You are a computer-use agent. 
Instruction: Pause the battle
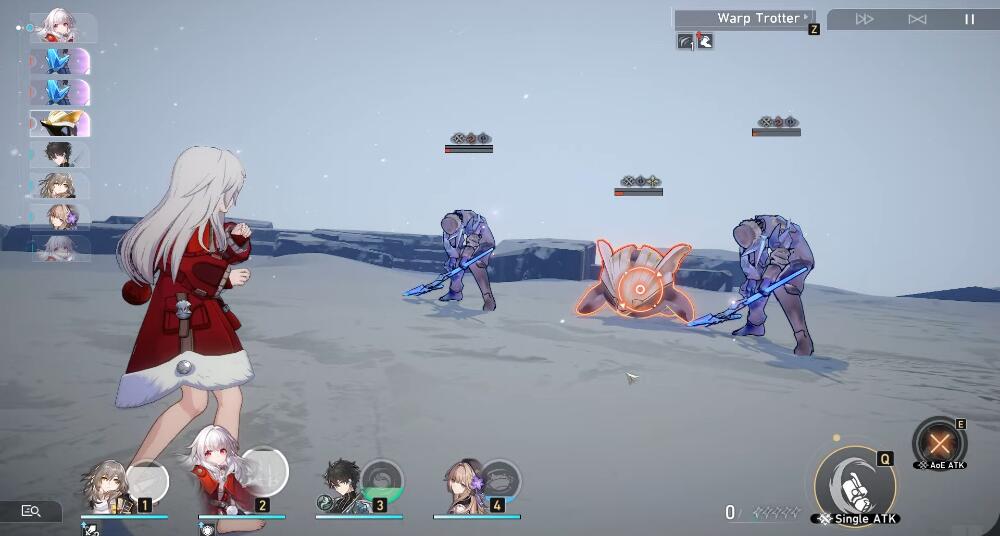(969, 19)
